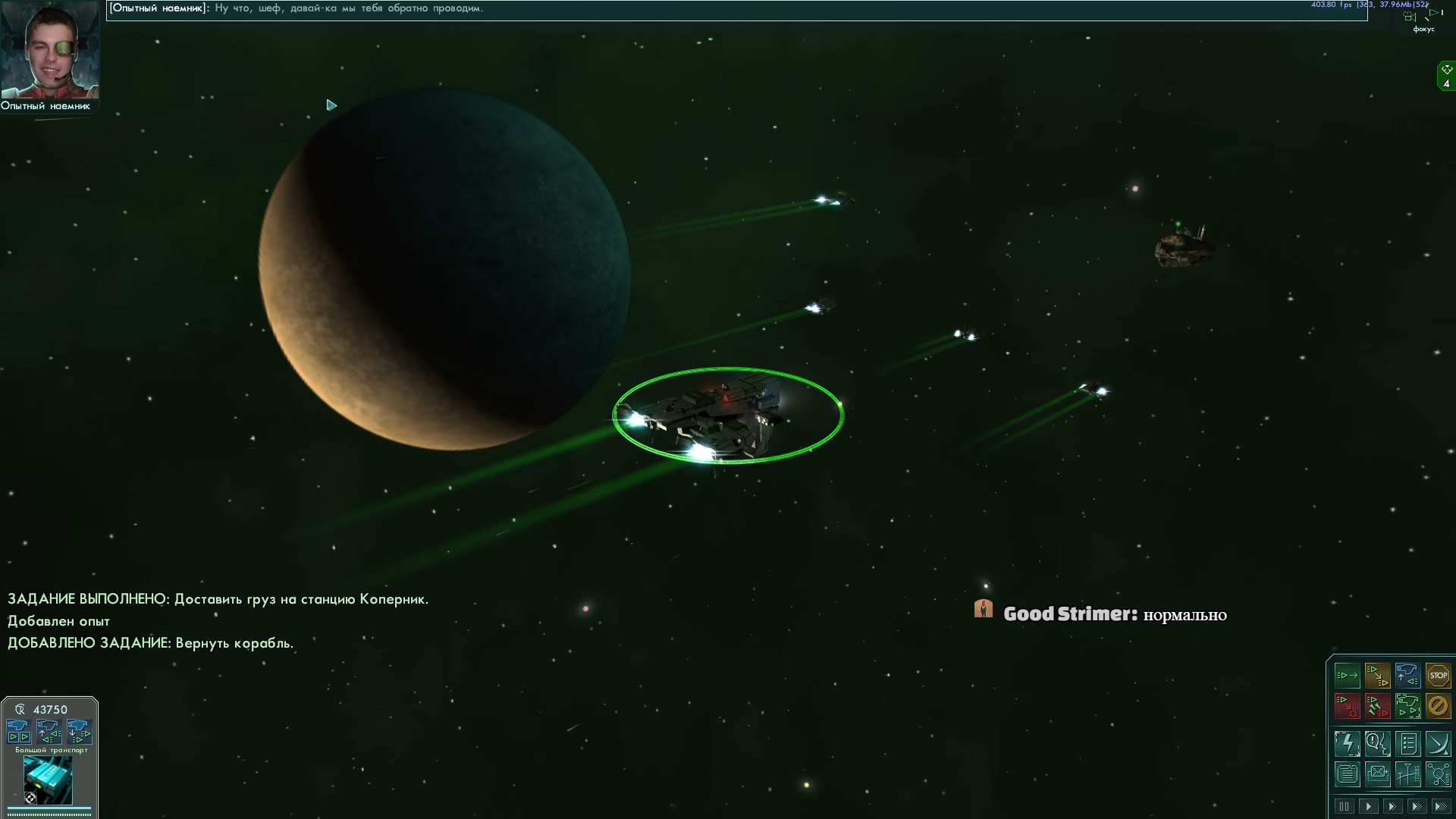The height and width of the screenshot is (819, 1456).
Task: Open the star system network map
Action: pyautogui.click(x=1438, y=774)
